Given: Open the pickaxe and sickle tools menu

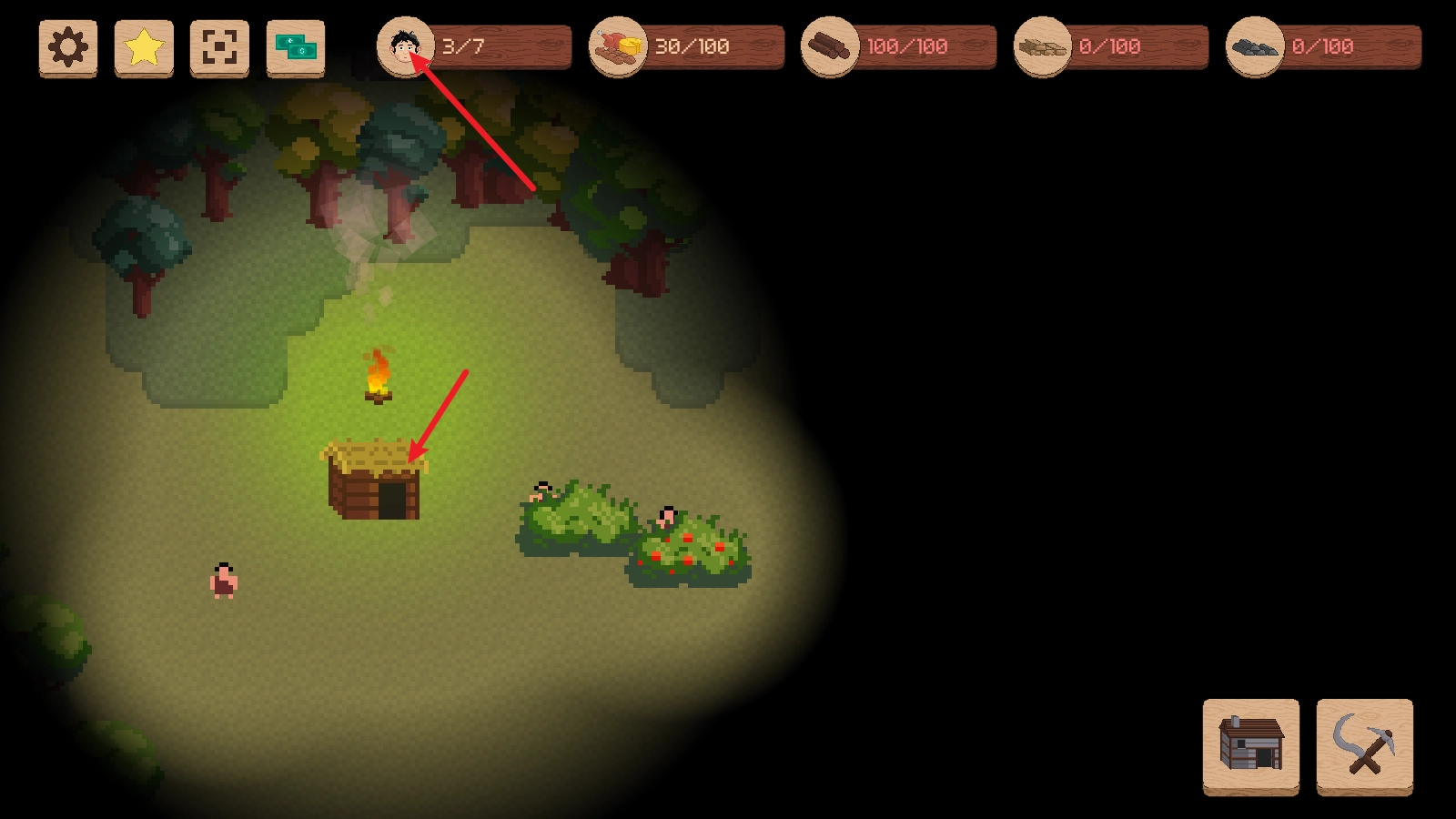Looking at the screenshot, I should (x=1364, y=745).
